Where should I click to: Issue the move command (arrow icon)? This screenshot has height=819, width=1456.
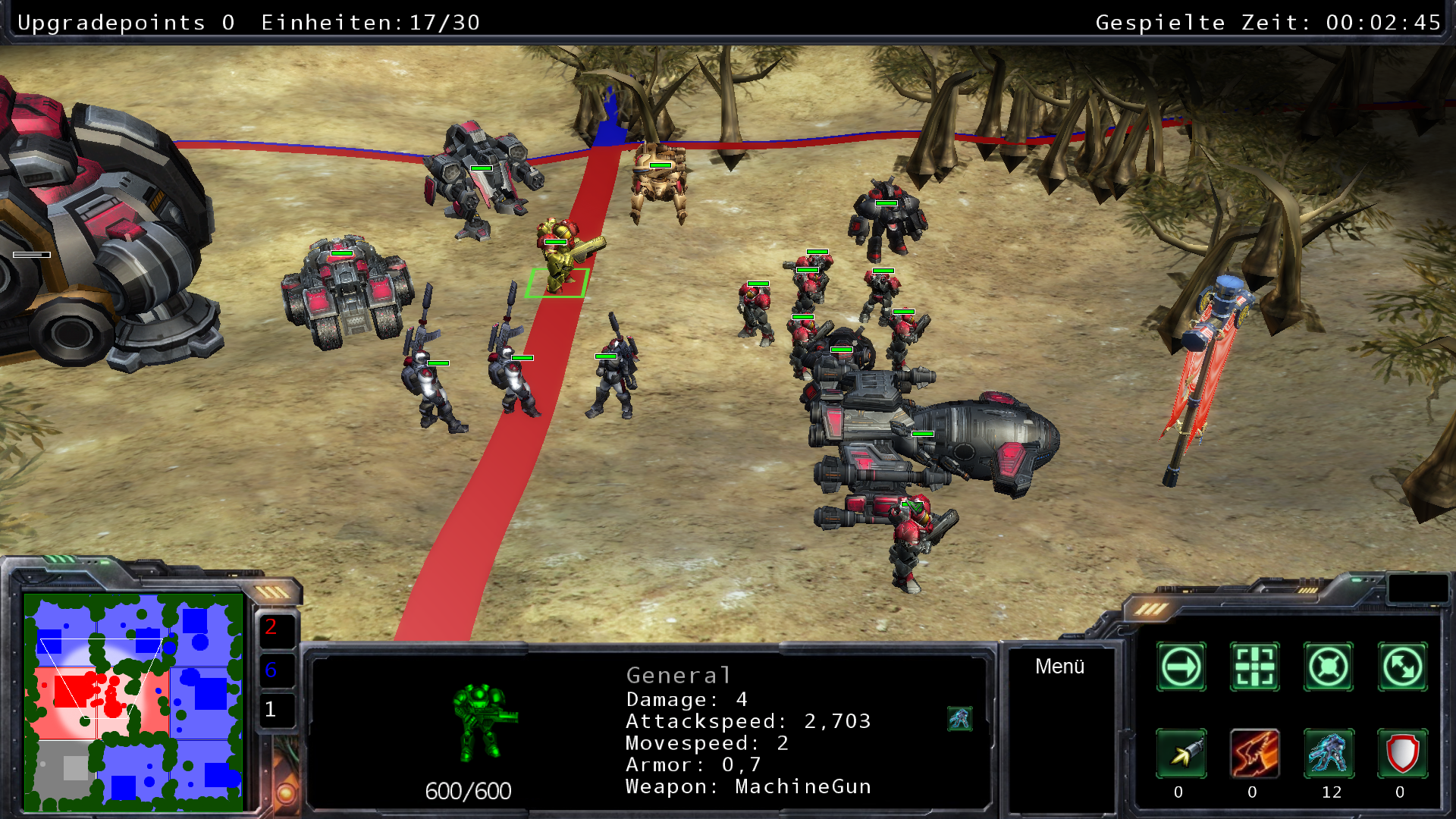[1181, 667]
